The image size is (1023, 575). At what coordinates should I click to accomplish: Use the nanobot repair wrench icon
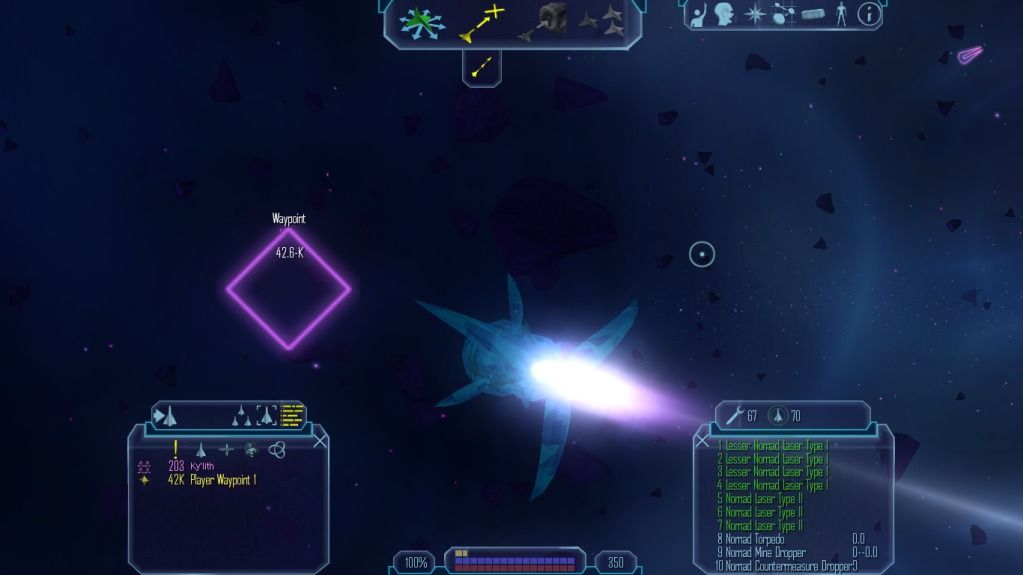(734, 415)
